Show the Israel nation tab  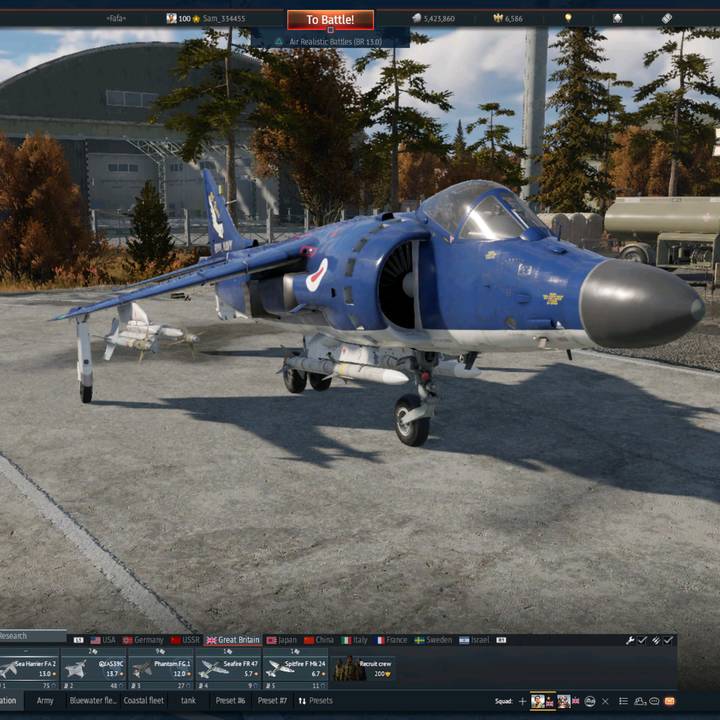(475, 640)
